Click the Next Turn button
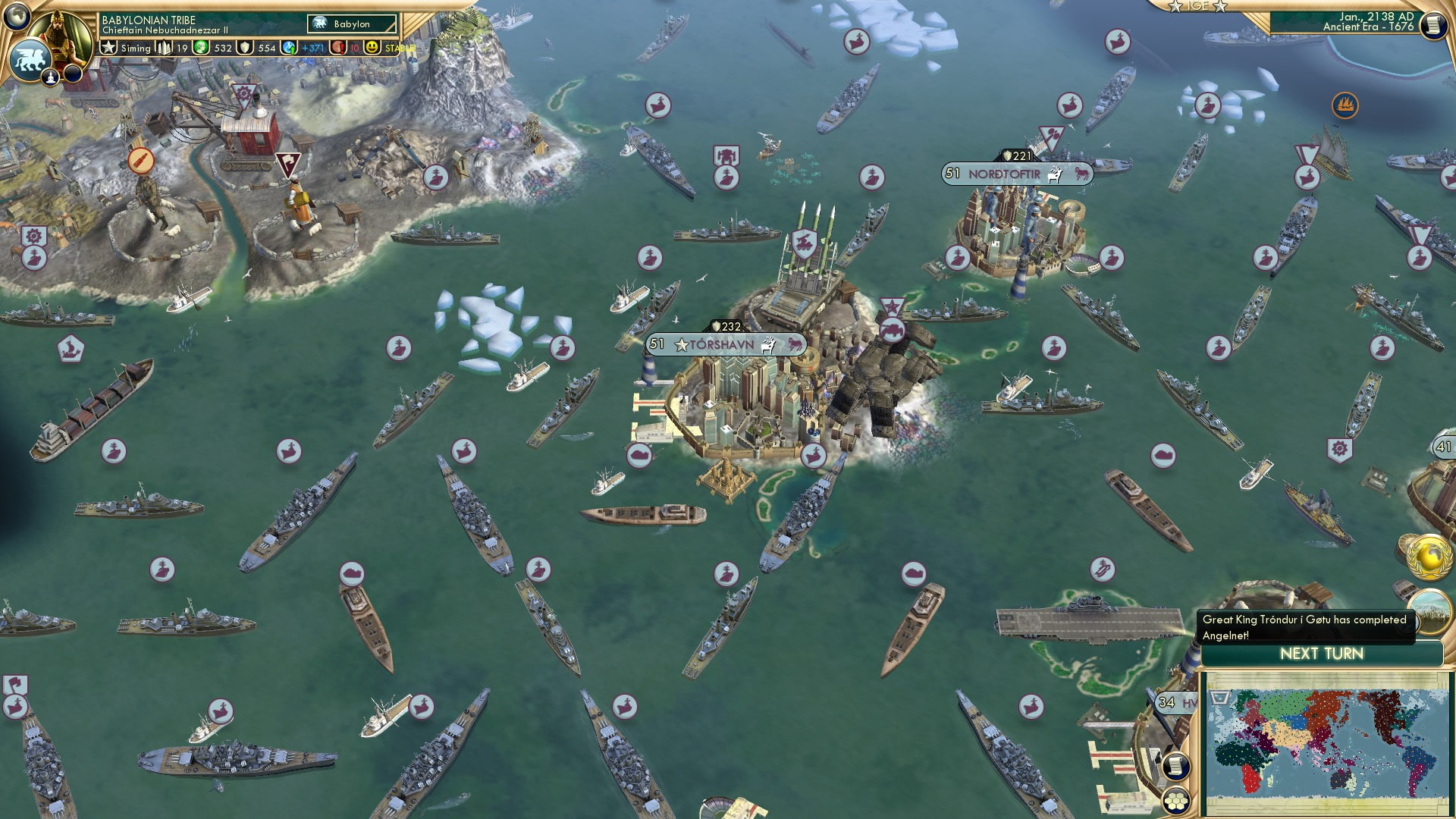1456x819 pixels. [1322, 653]
